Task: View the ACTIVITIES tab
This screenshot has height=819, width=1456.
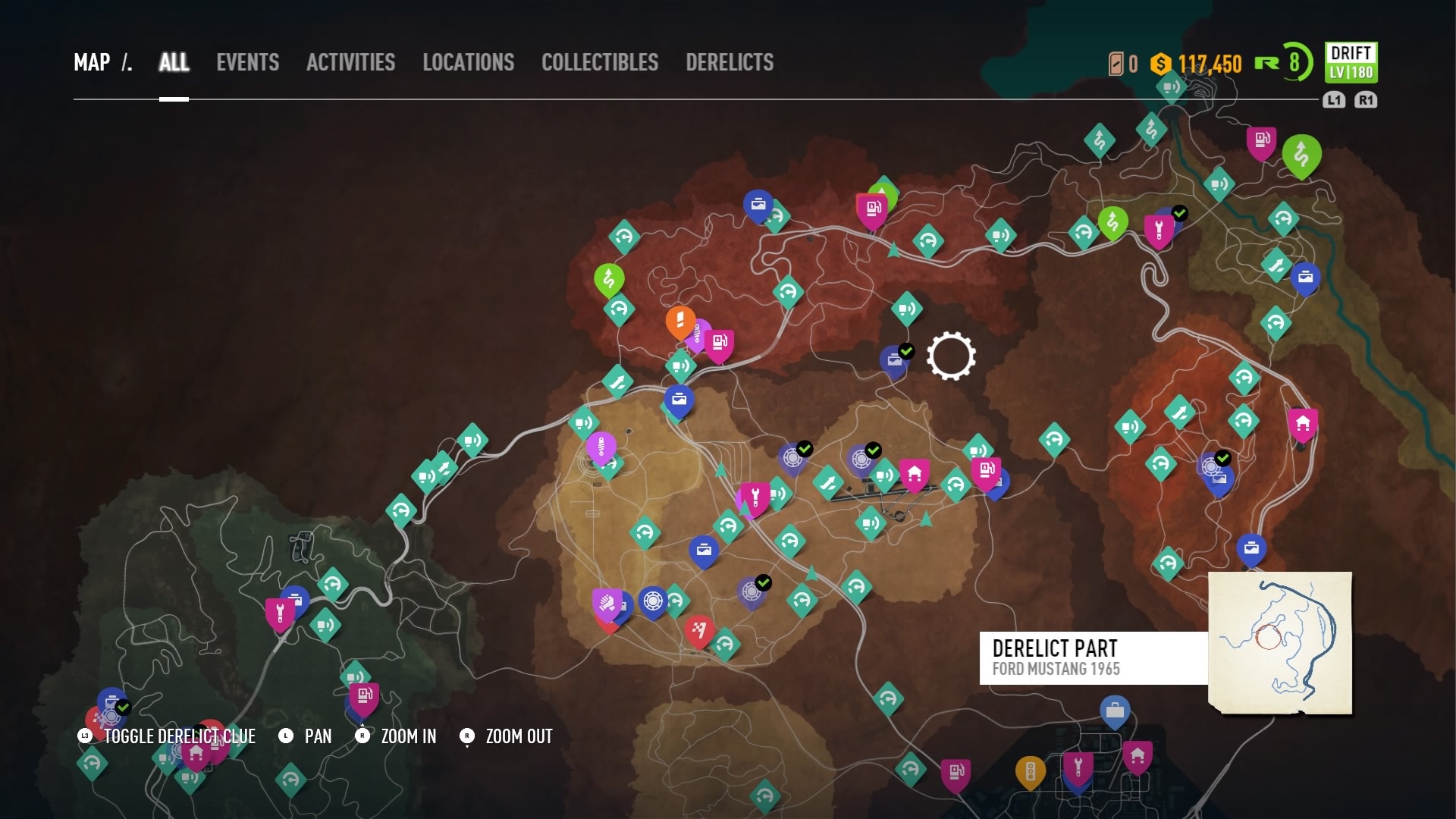Action: click(x=350, y=63)
